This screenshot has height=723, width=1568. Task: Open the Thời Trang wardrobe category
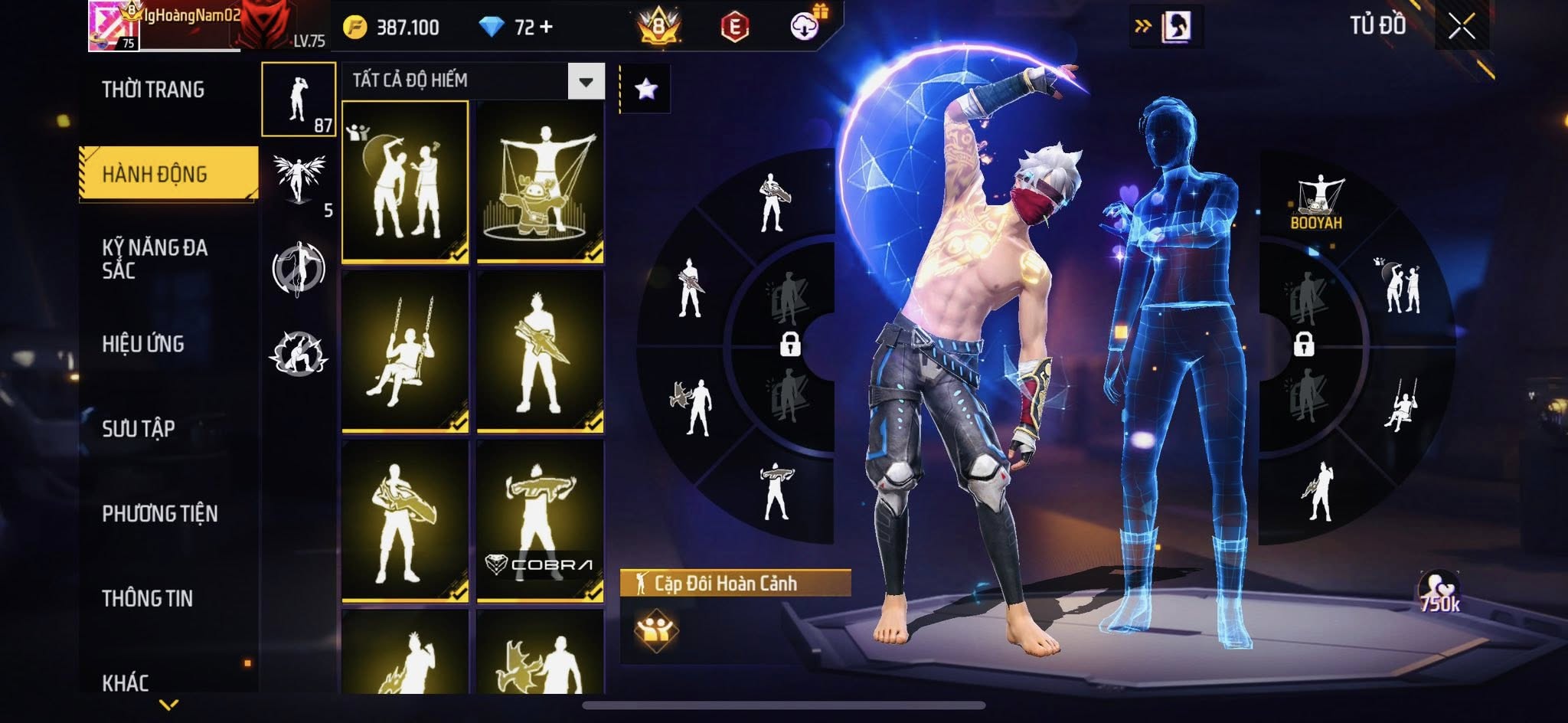[153, 90]
